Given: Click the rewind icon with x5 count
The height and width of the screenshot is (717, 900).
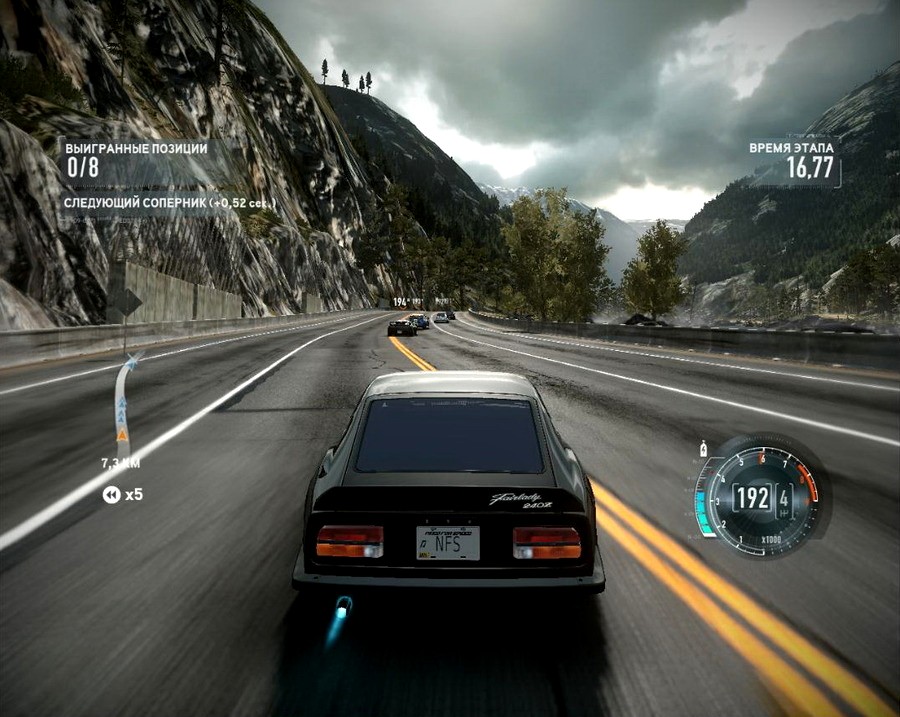Looking at the screenshot, I should coord(111,494).
